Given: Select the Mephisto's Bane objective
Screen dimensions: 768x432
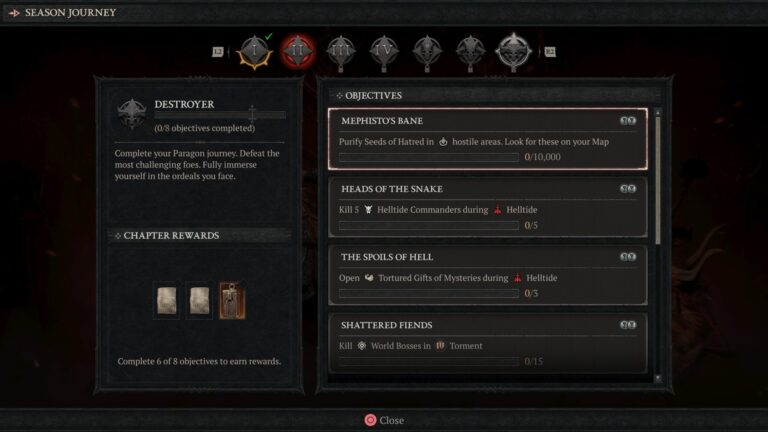Looking at the screenshot, I should (x=488, y=138).
